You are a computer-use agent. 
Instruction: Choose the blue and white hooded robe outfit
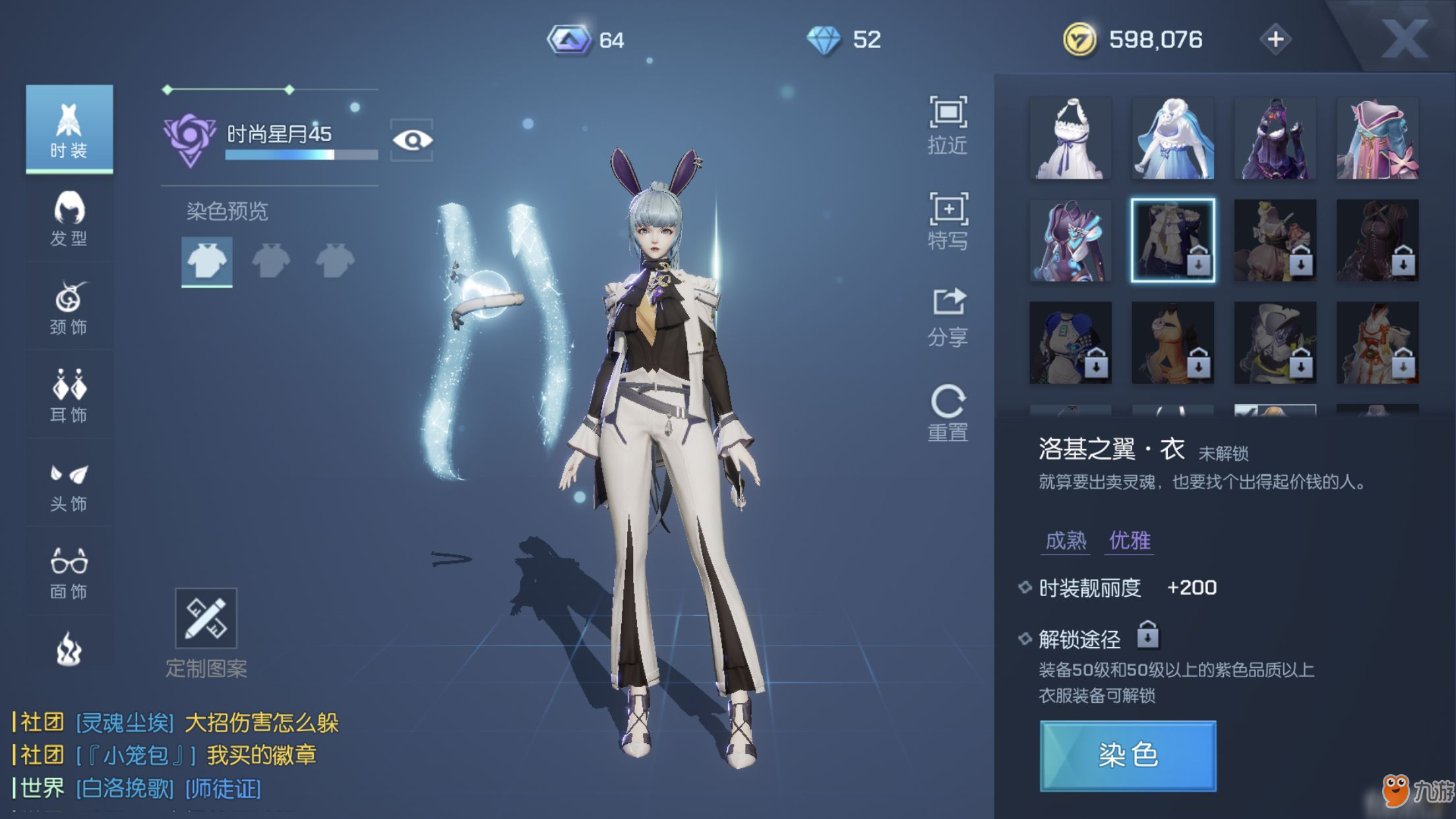[x=1172, y=138]
